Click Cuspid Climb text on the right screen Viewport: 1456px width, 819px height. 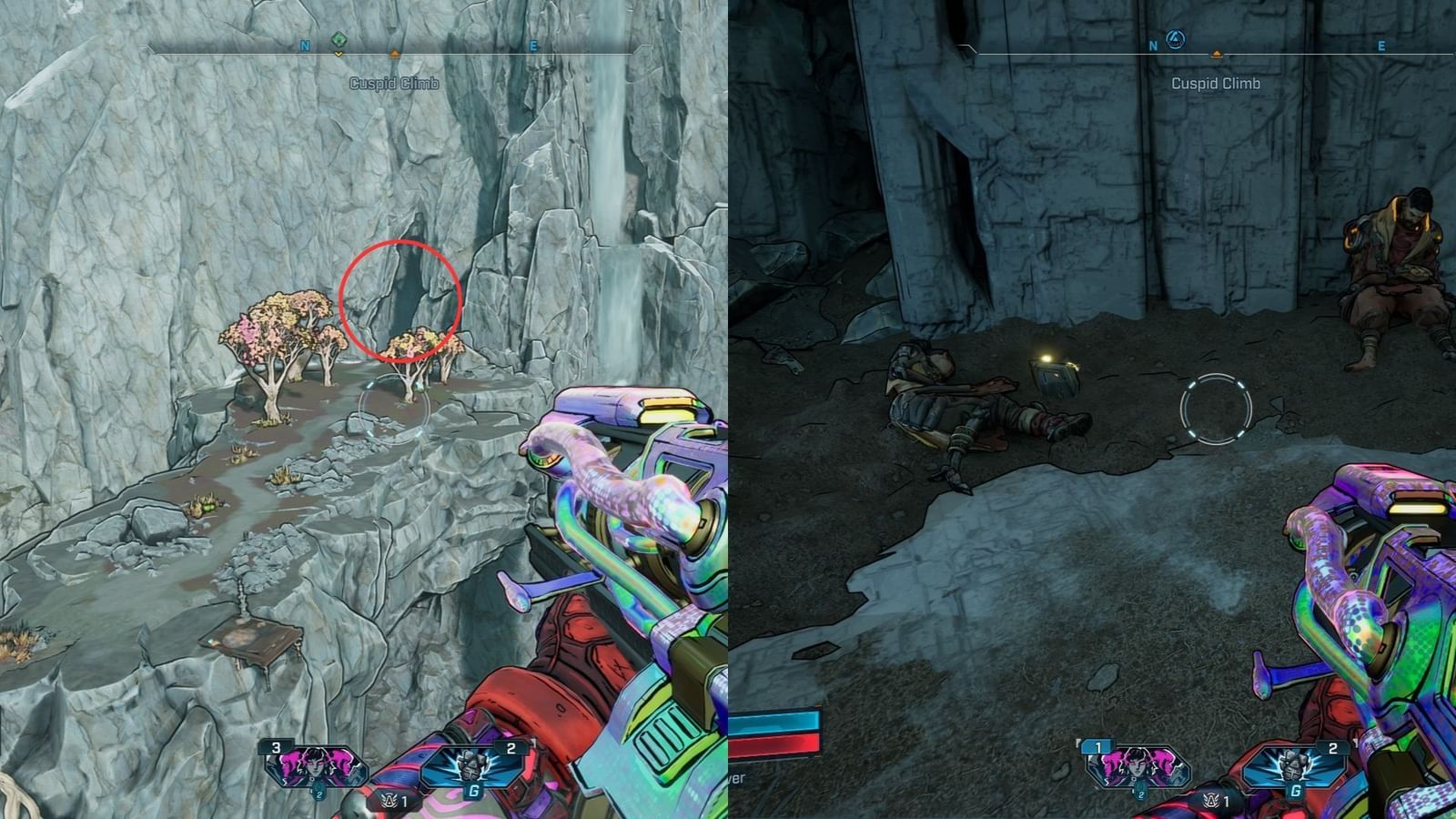pyautogui.click(x=1215, y=82)
